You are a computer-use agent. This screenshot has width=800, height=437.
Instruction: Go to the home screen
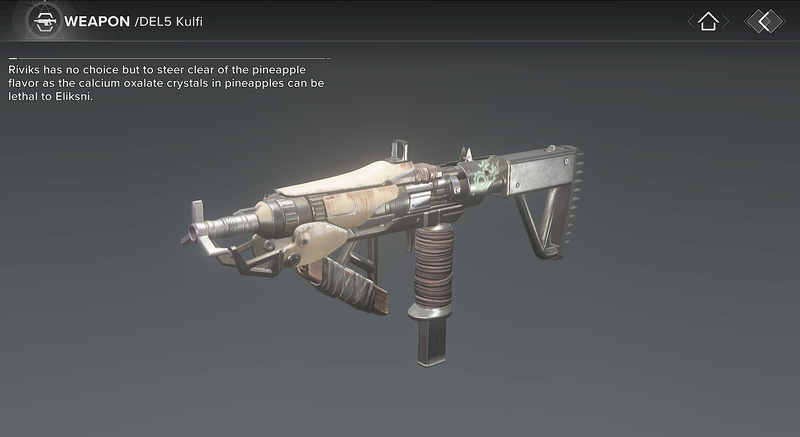pyautogui.click(x=708, y=21)
